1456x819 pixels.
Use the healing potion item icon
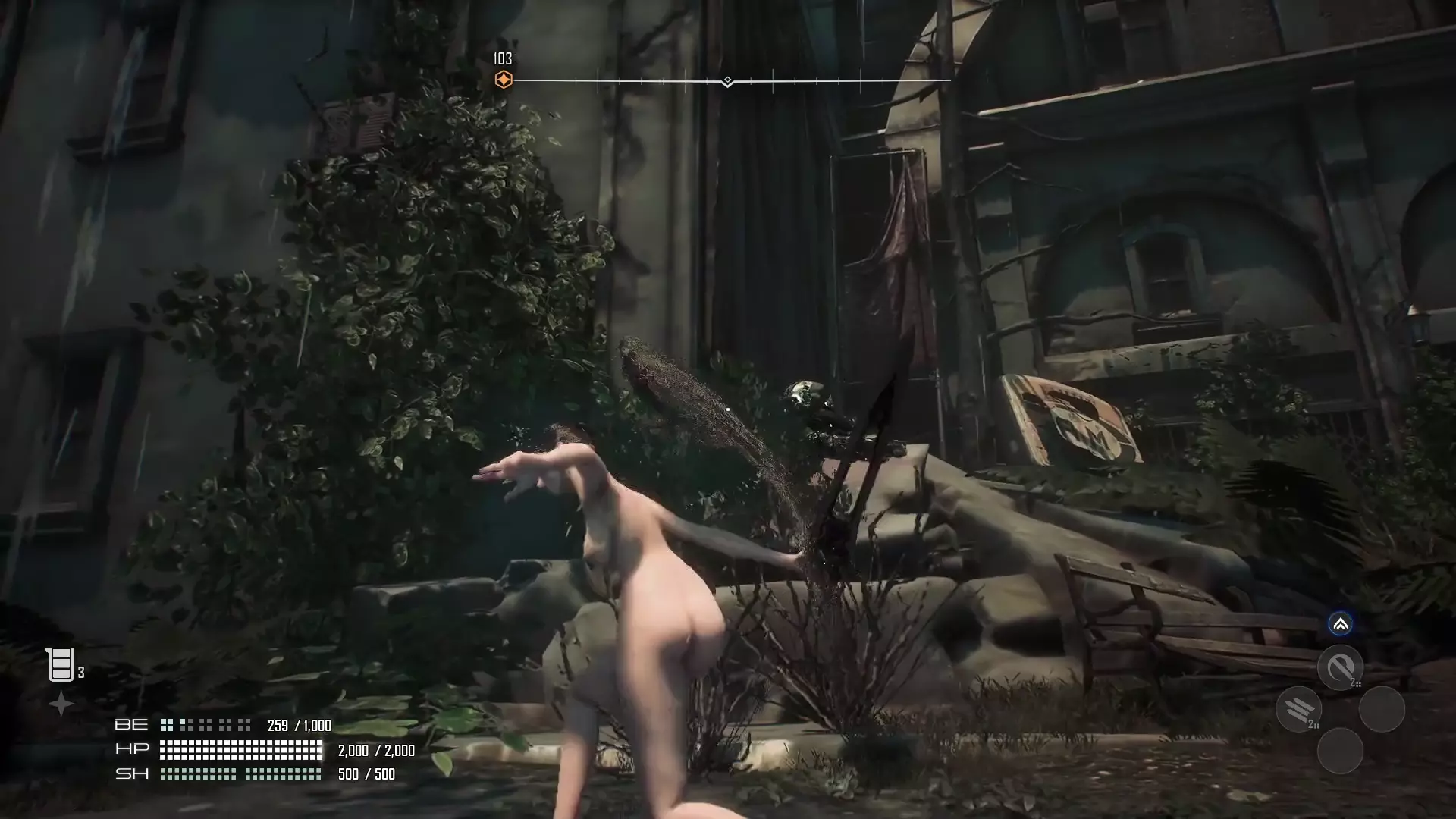60,664
